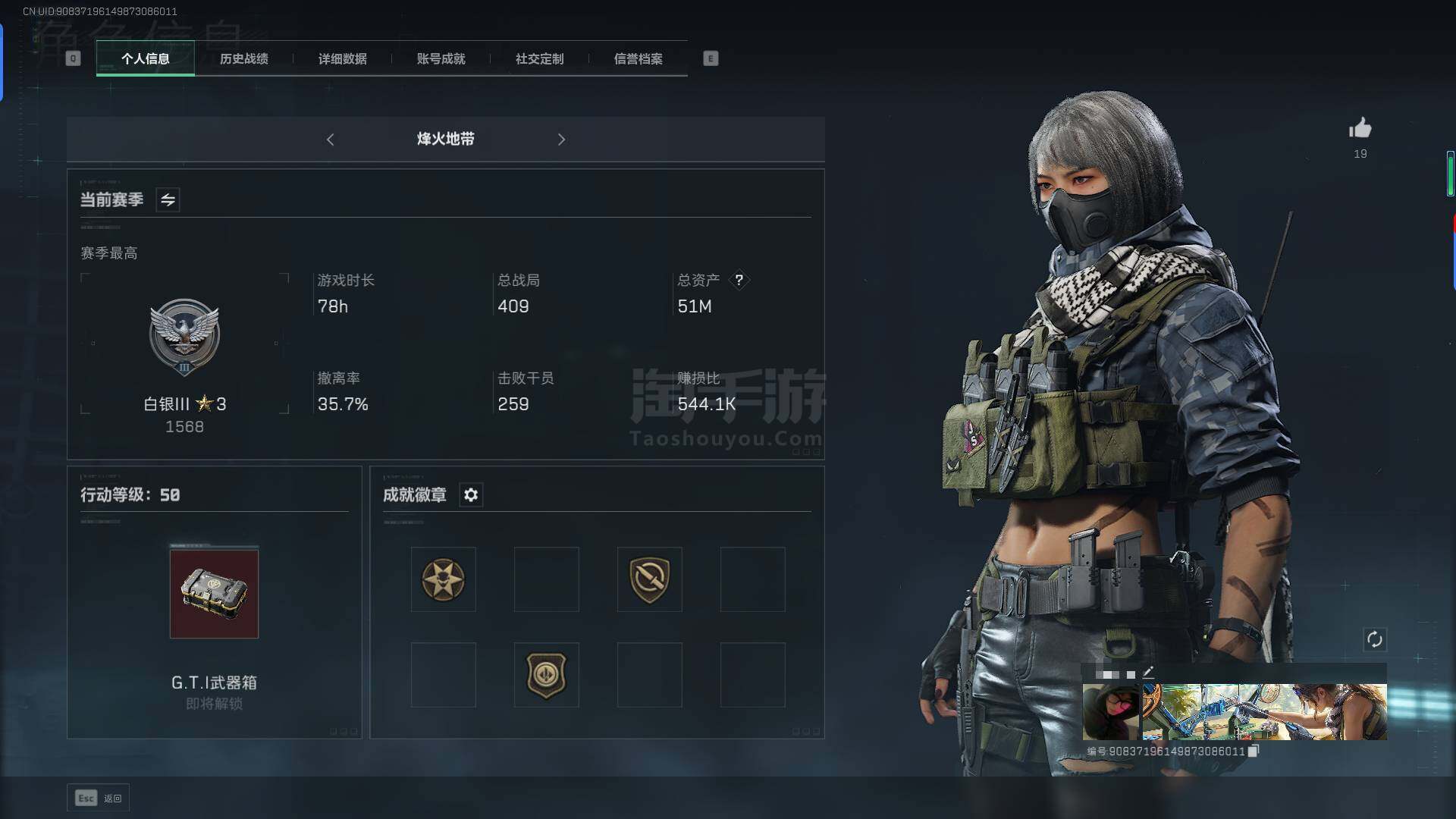Image resolution: width=1456 pixels, height=819 pixels.
Task: Open the G.T.I武器箱 crate
Action: (x=214, y=594)
